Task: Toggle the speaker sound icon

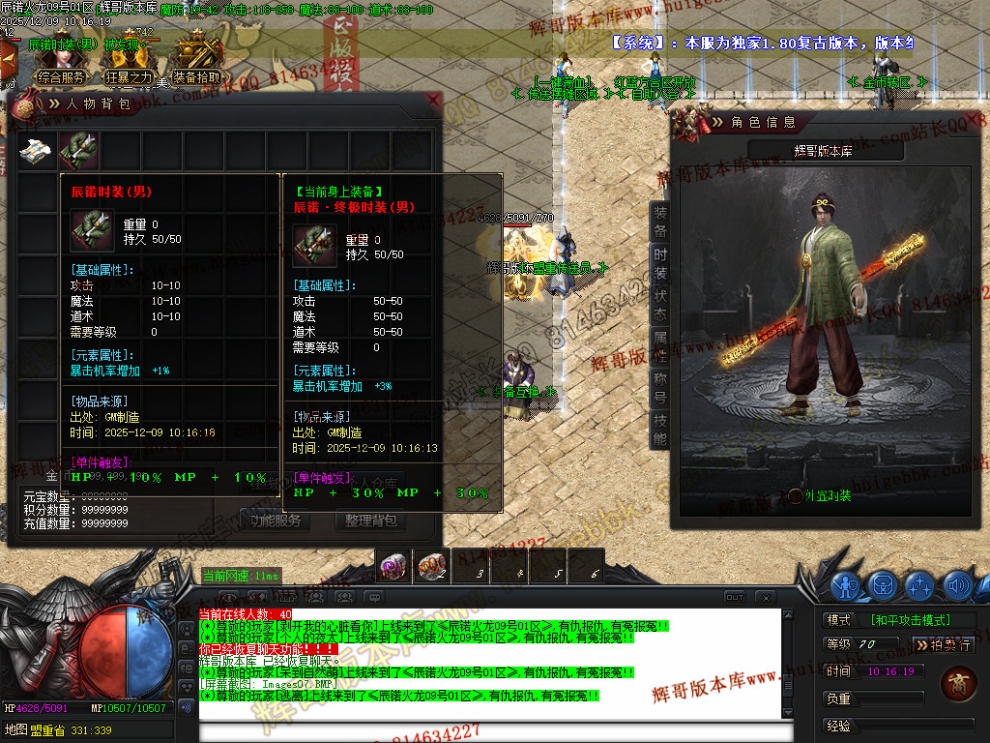Action: click(x=957, y=586)
